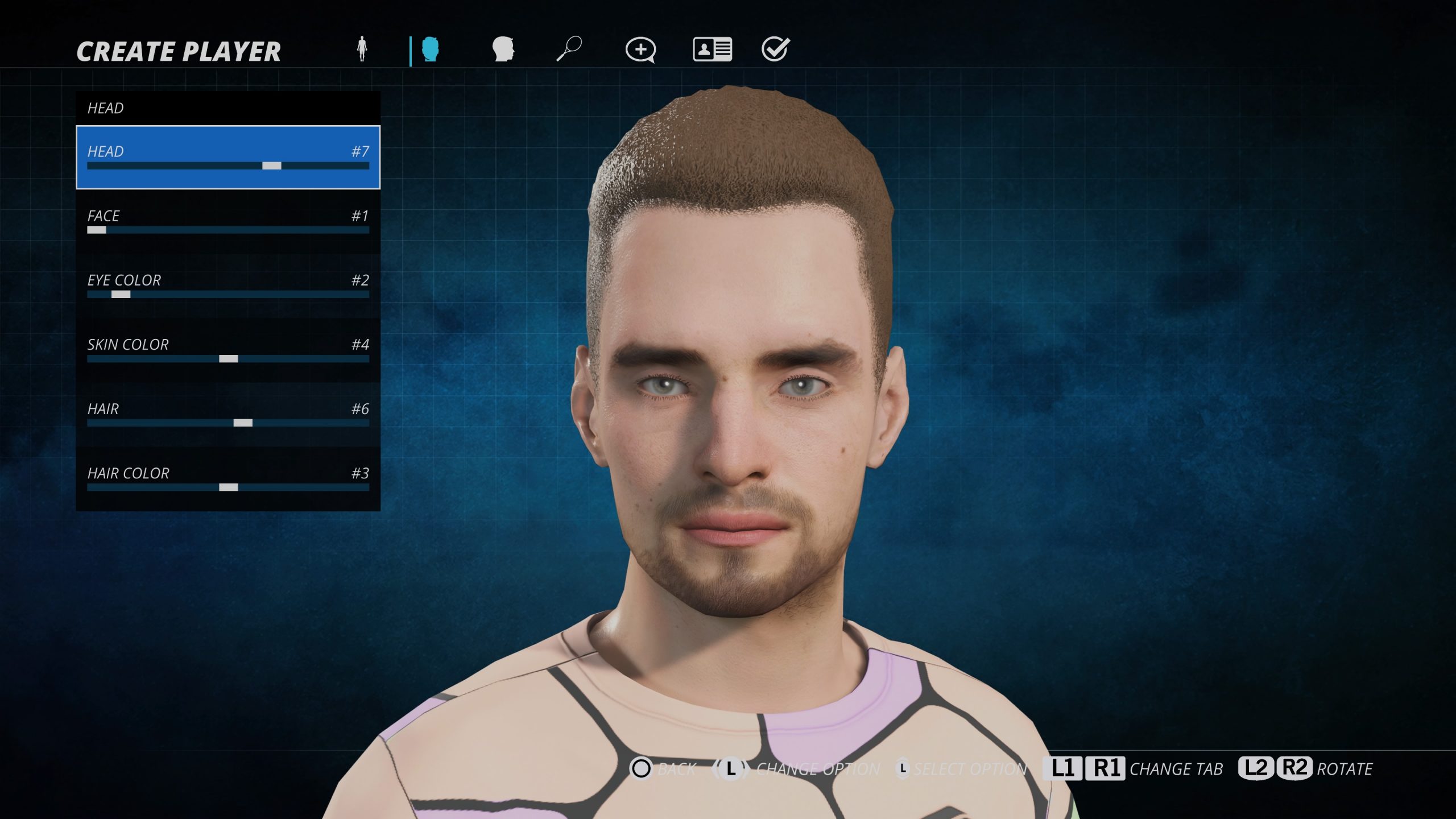The height and width of the screenshot is (819, 1456).
Task: Open the blue front-facing head tab
Action: 431,49
